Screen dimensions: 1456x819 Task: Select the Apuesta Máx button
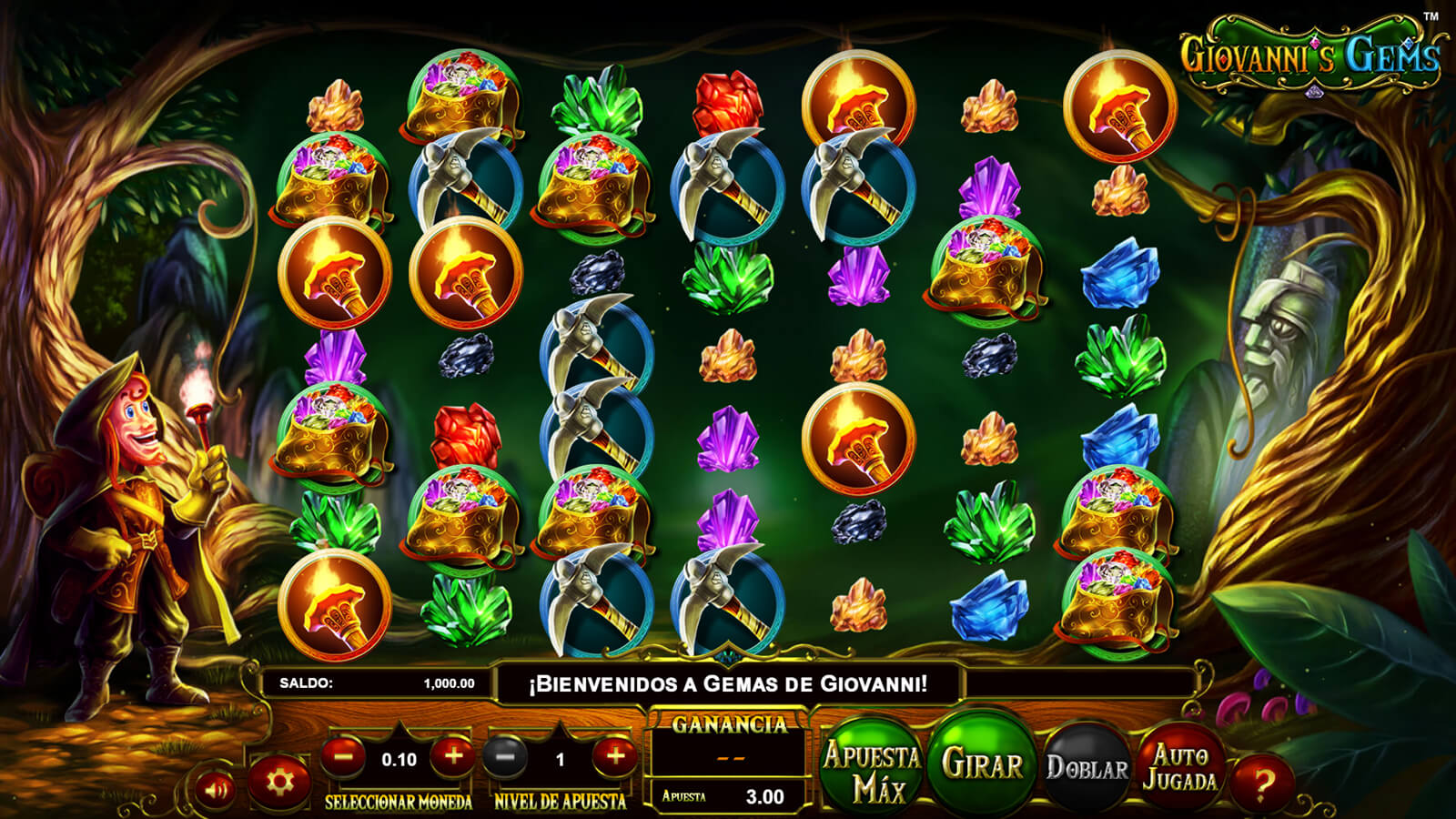click(871, 769)
